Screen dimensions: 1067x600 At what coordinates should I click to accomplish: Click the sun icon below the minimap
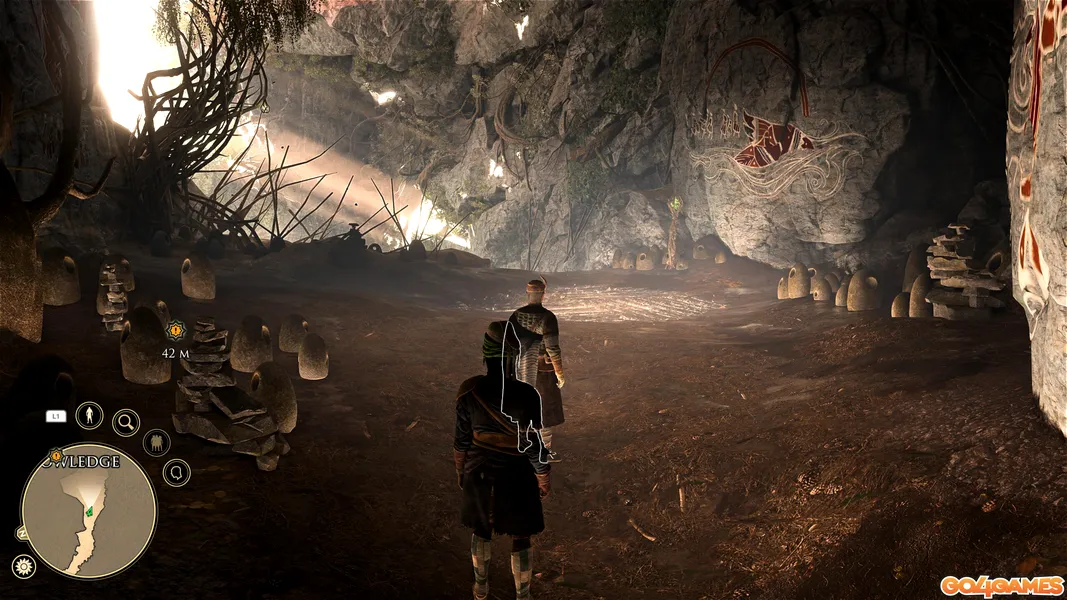pos(22,566)
